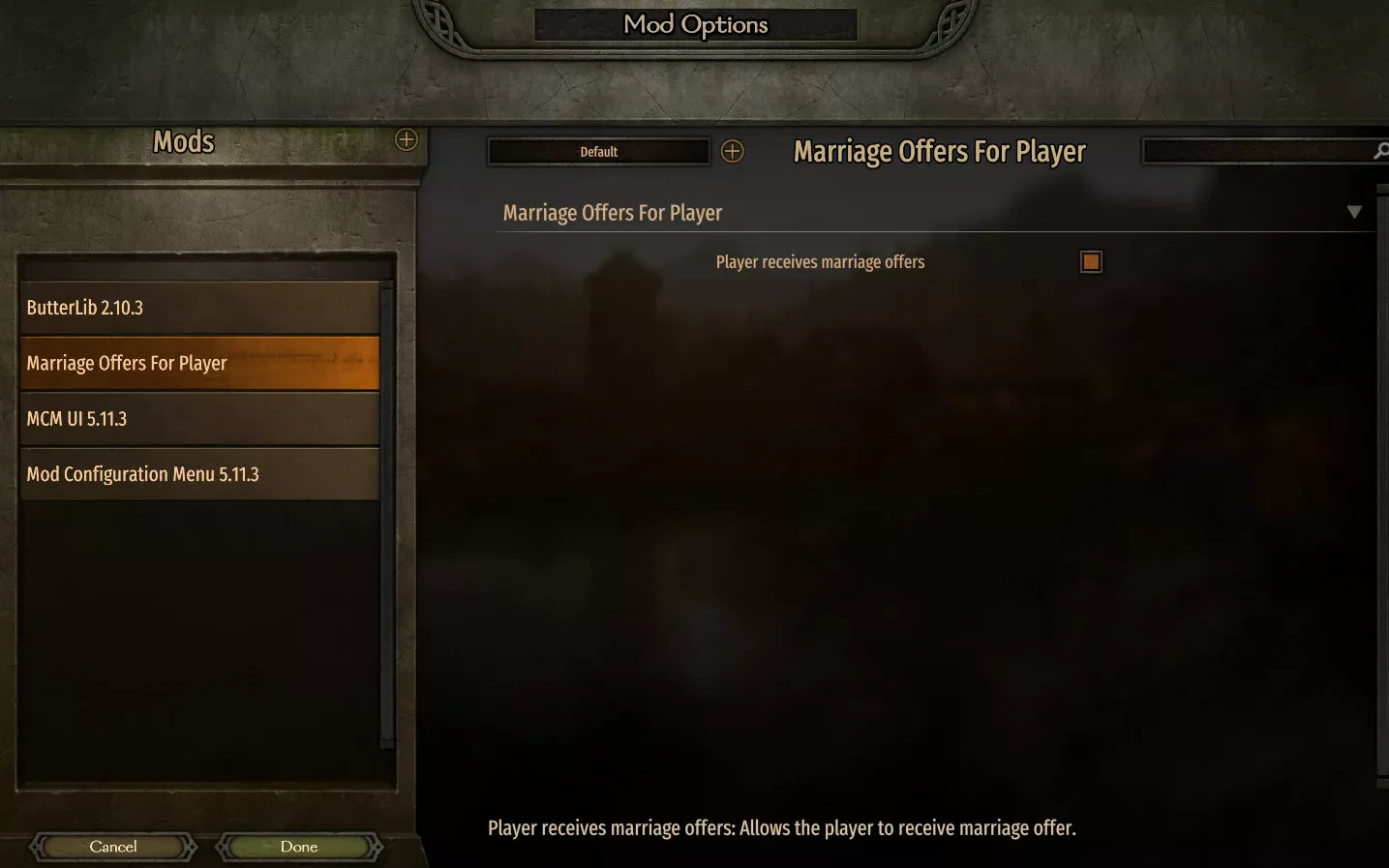
Task: Click the plus icon beside the Mods header
Action: click(406, 140)
